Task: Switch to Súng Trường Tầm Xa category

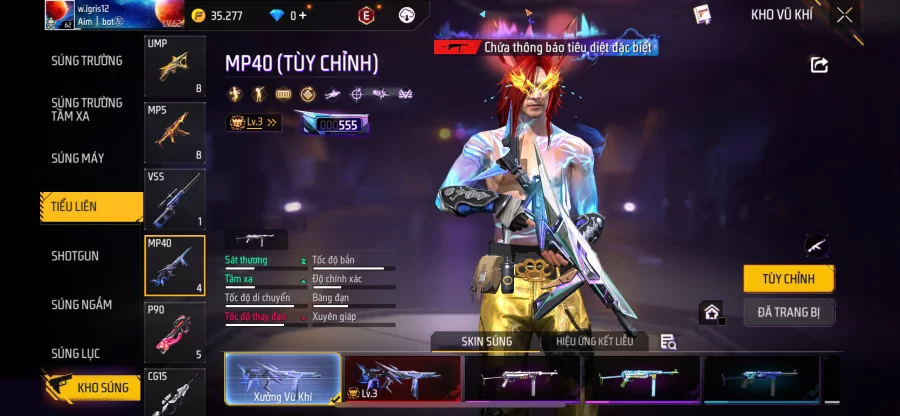Action: 87,109
